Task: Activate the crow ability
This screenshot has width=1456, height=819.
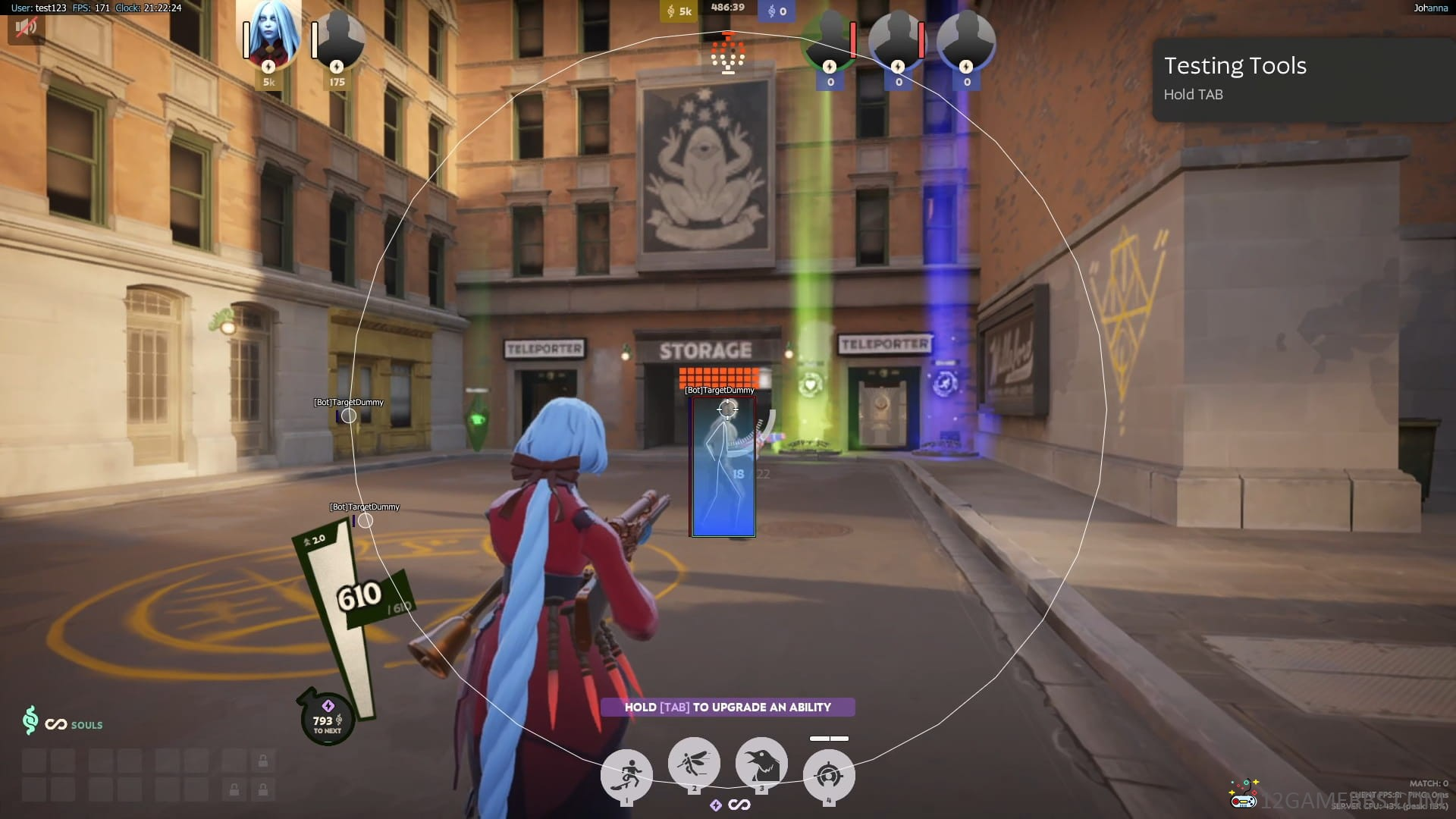Action: coord(761,763)
